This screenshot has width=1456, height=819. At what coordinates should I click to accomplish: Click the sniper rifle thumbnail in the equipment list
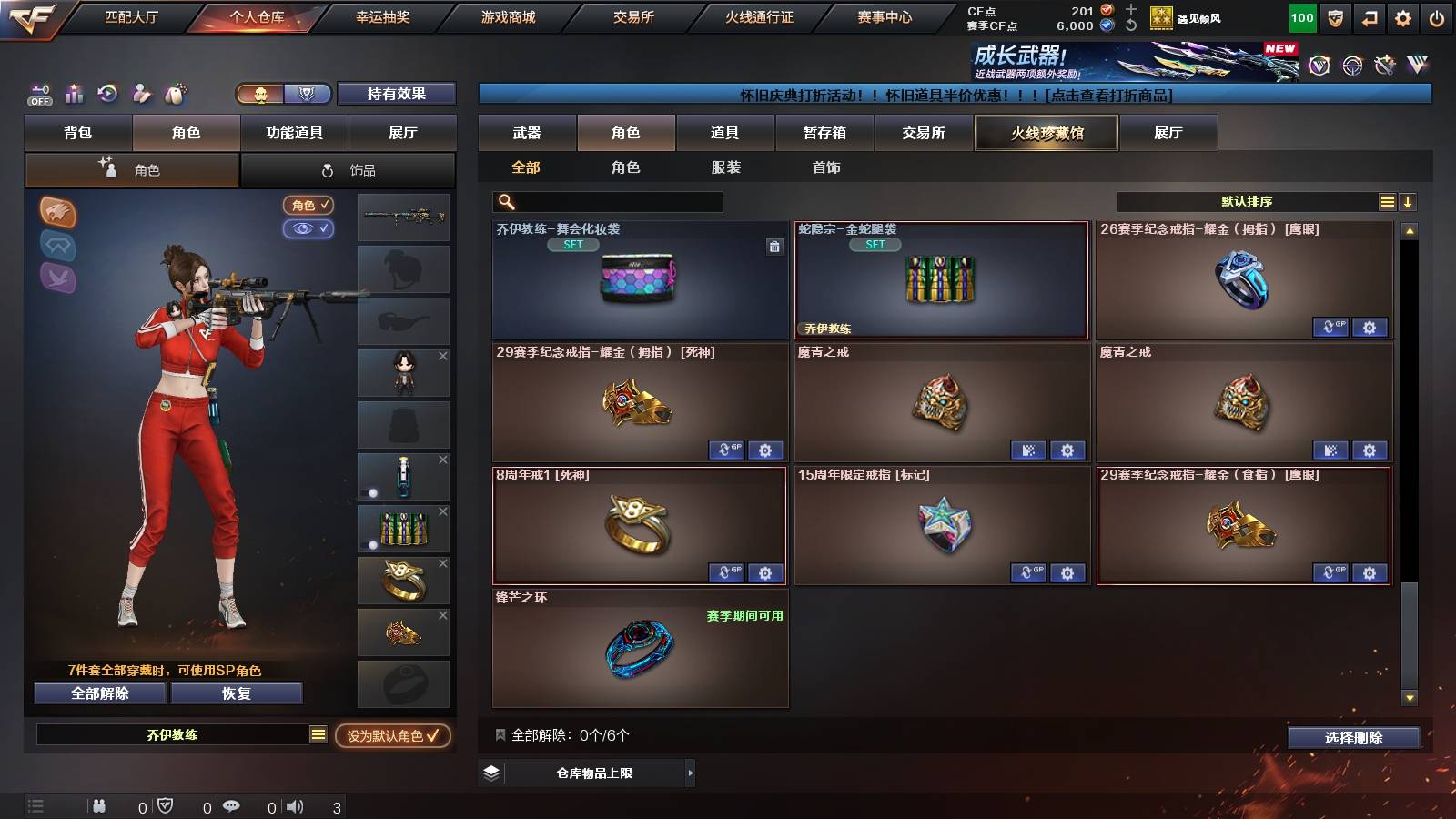pos(403,218)
